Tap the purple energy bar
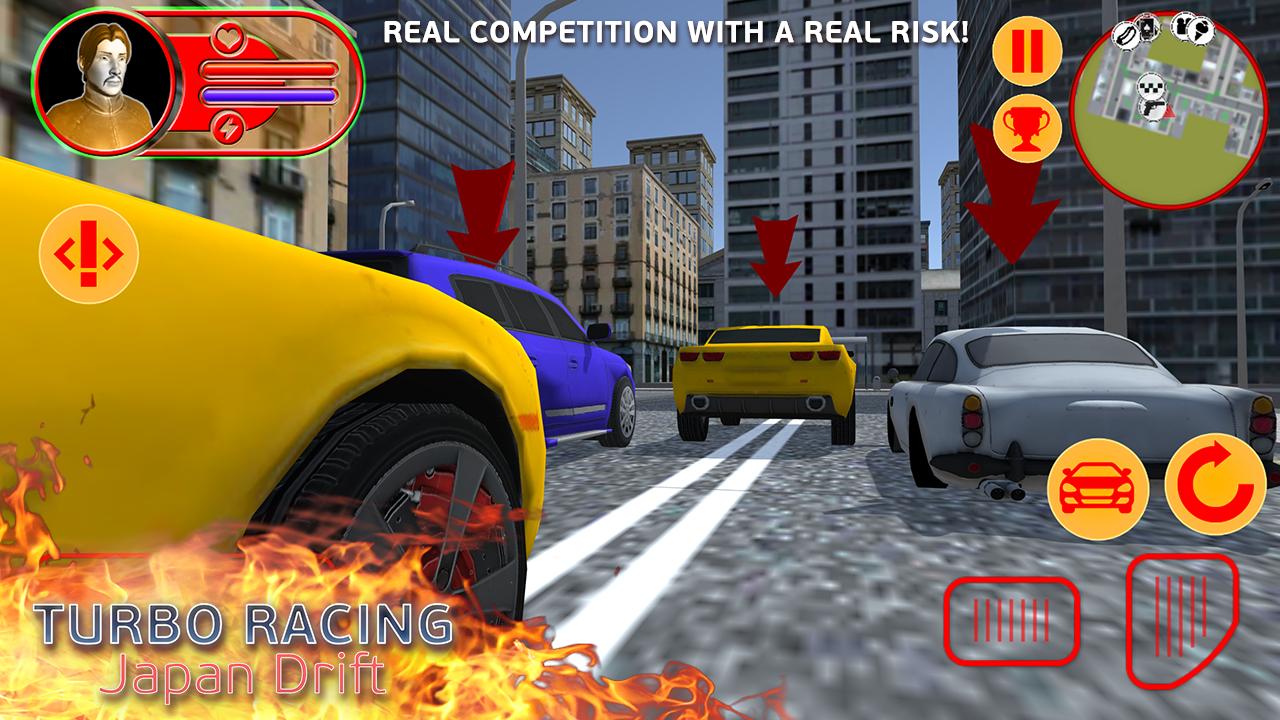 pos(270,94)
